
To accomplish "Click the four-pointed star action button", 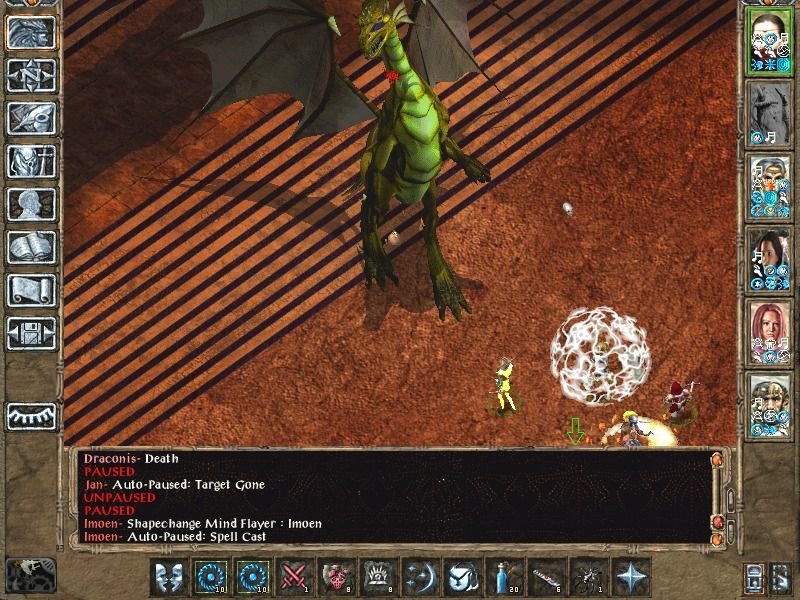I will click(632, 577).
